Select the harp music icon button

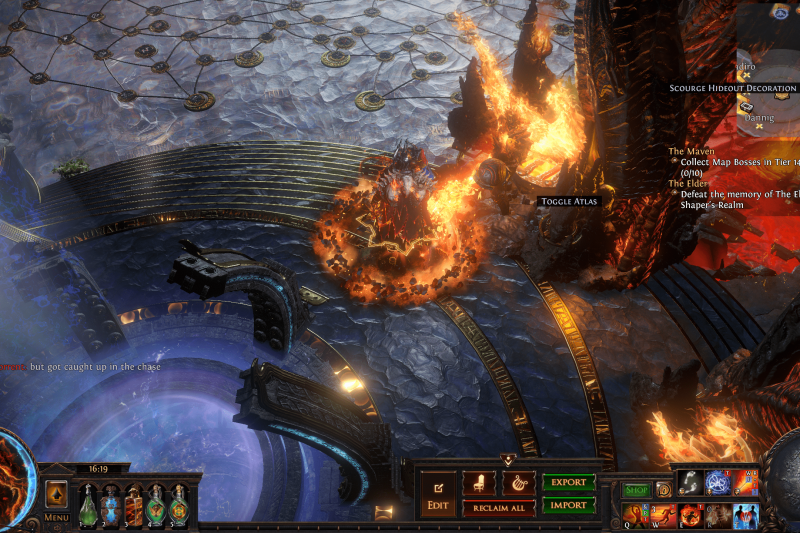pos(518,483)
